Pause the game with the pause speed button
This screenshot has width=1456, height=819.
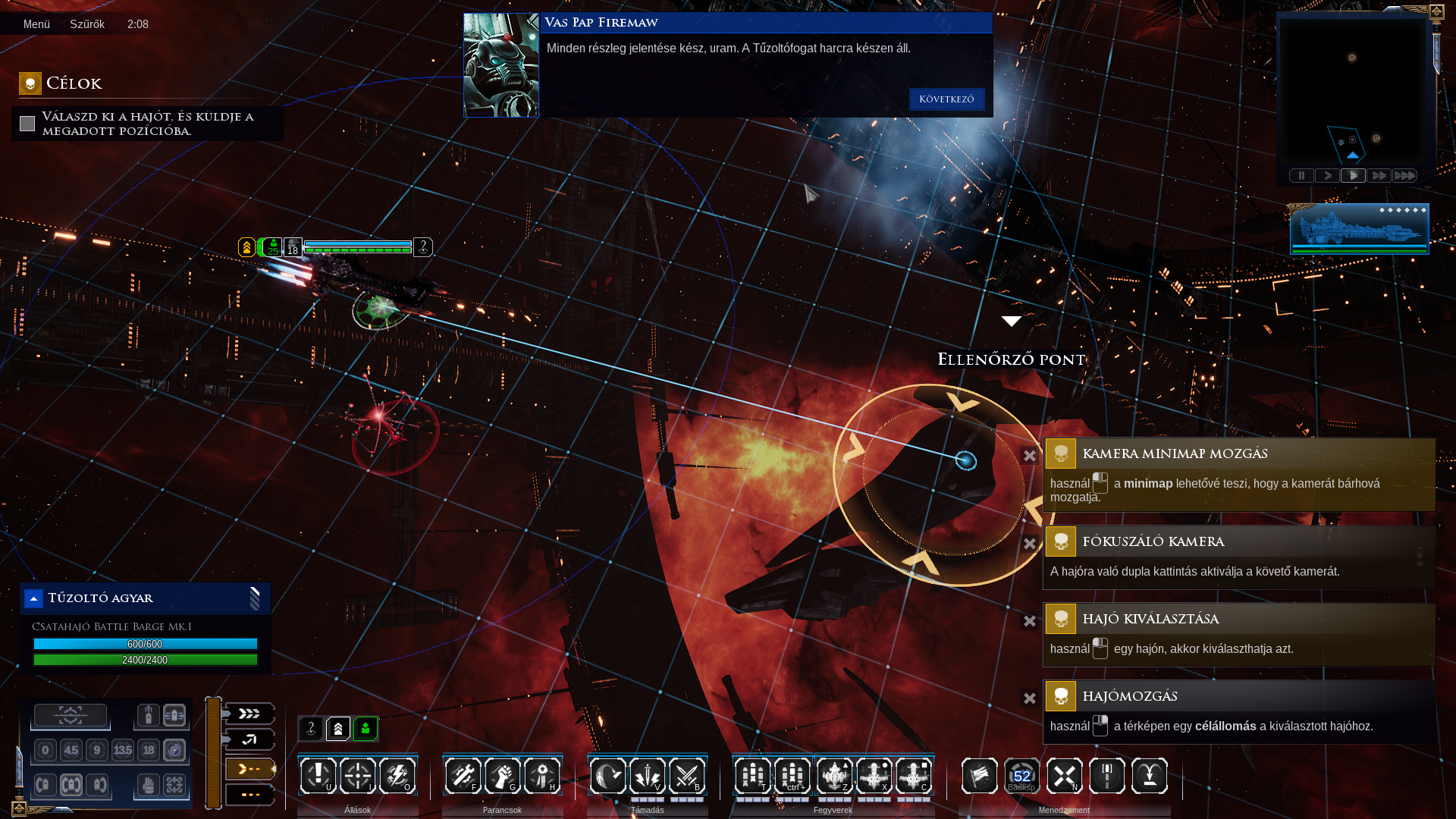pos(1301,176)
